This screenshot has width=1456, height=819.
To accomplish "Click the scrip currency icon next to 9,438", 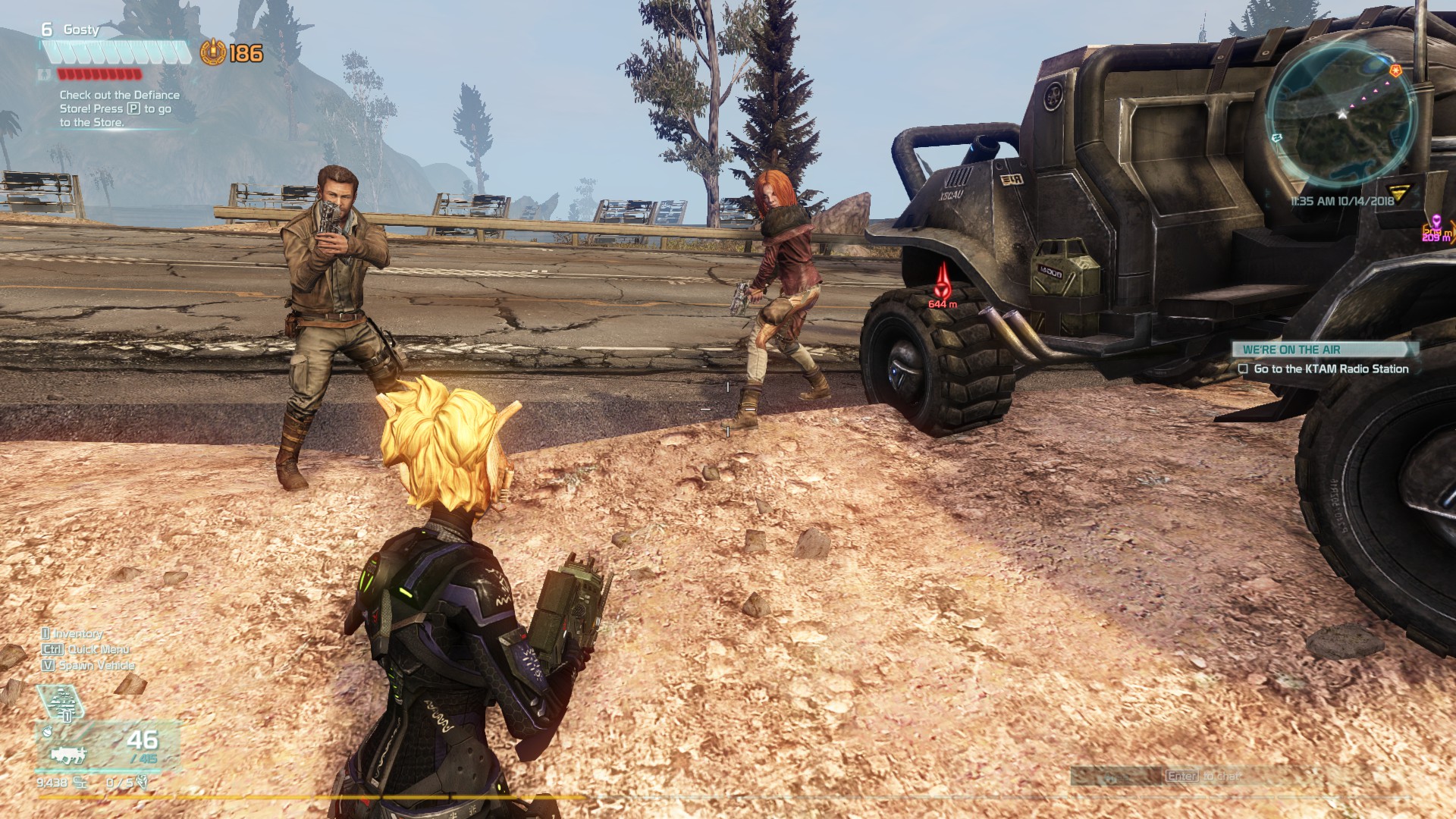I will (80, 781).
